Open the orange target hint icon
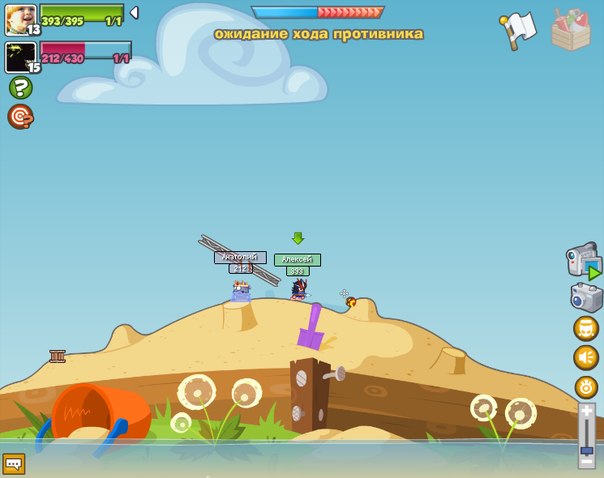The height and width of the screenshot is (478, 604). (20, 117)
